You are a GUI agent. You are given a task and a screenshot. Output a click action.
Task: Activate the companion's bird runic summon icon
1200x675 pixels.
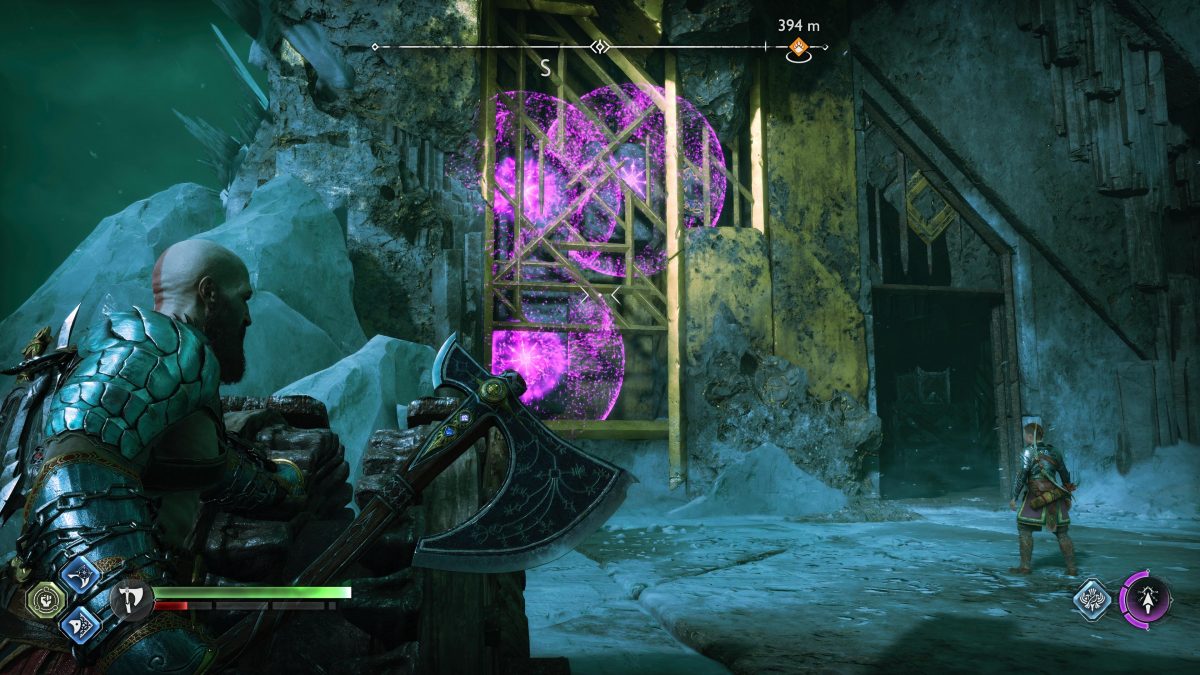(x=1093, y=600)
